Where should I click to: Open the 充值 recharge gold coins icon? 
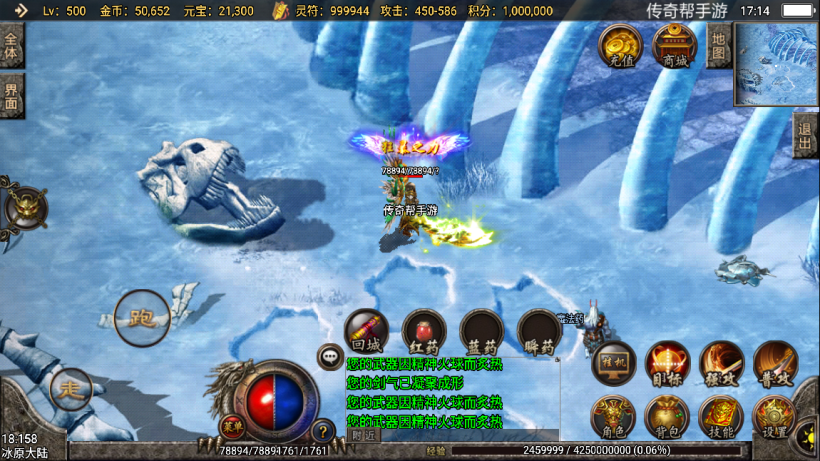pos(621,46)
